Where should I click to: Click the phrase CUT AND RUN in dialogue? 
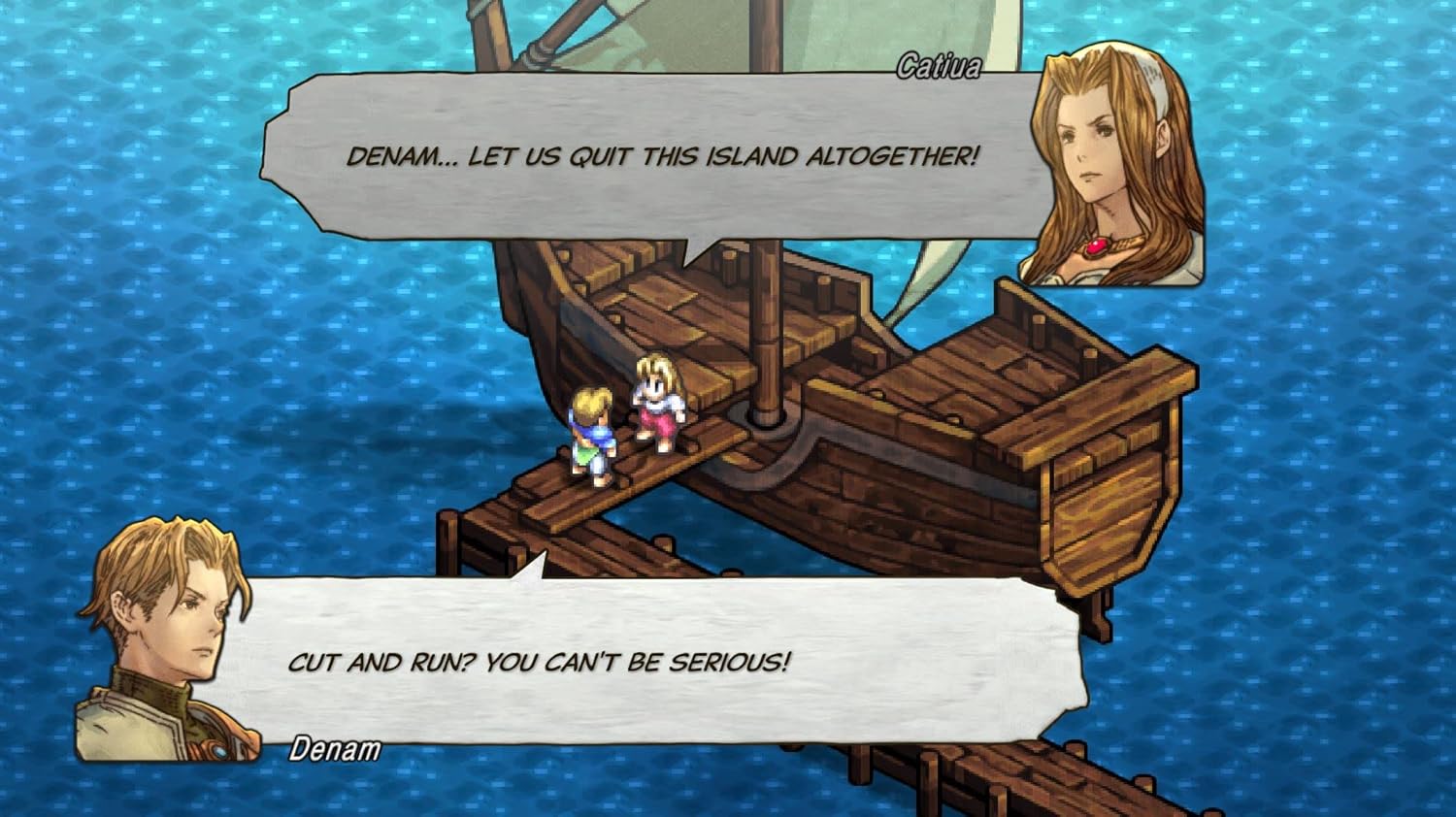point(379,665)
